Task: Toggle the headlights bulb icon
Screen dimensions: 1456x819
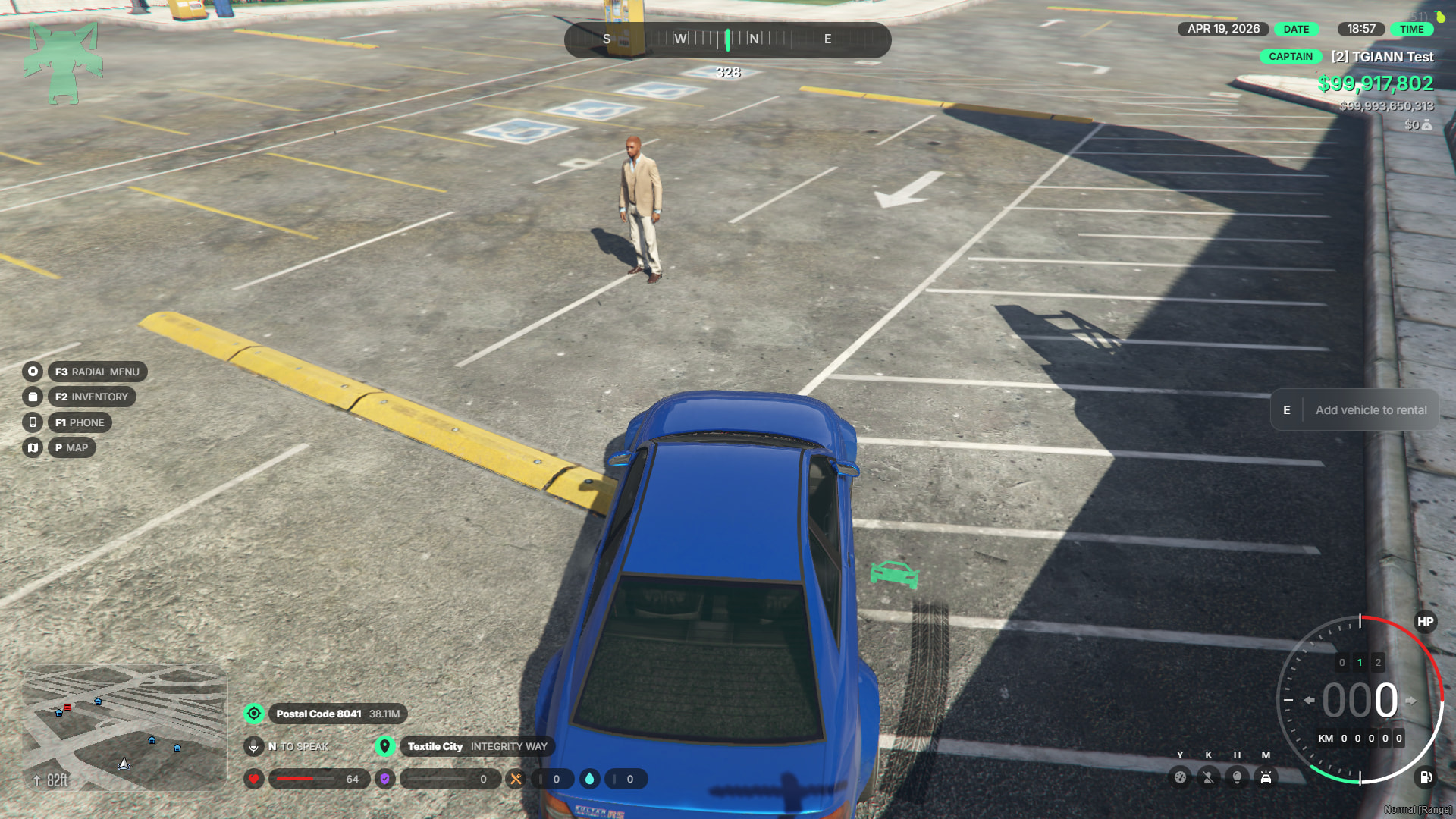Action: pyautogui.click(x=1238, y=777)
